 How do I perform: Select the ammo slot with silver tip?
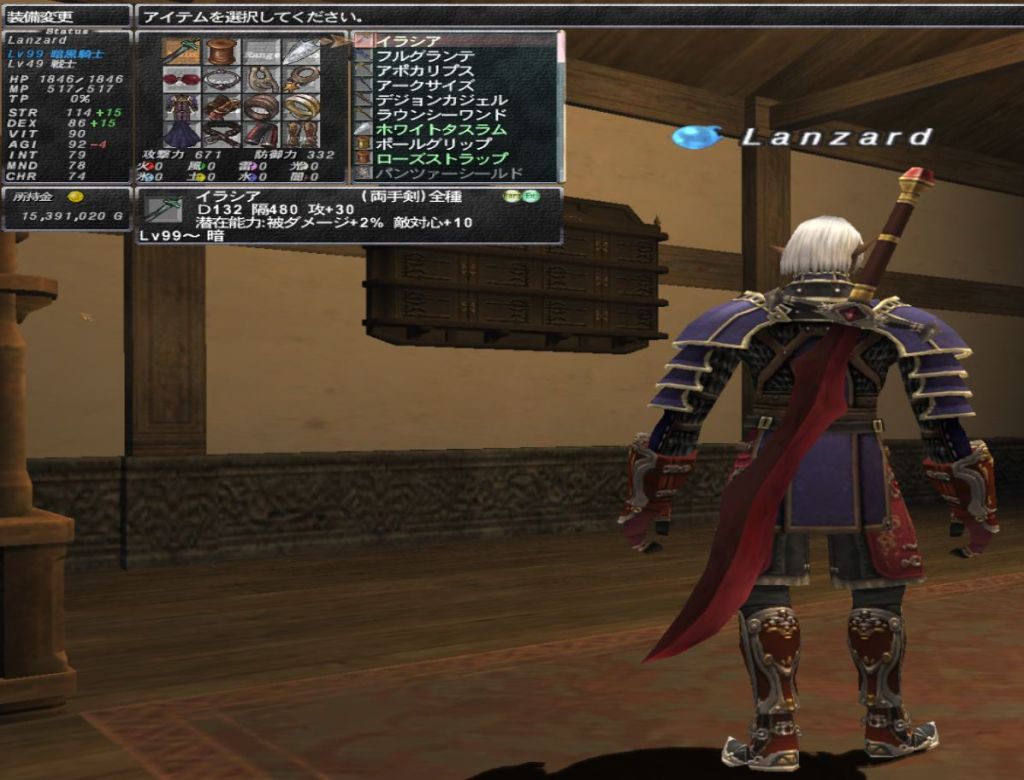(300, 51)
